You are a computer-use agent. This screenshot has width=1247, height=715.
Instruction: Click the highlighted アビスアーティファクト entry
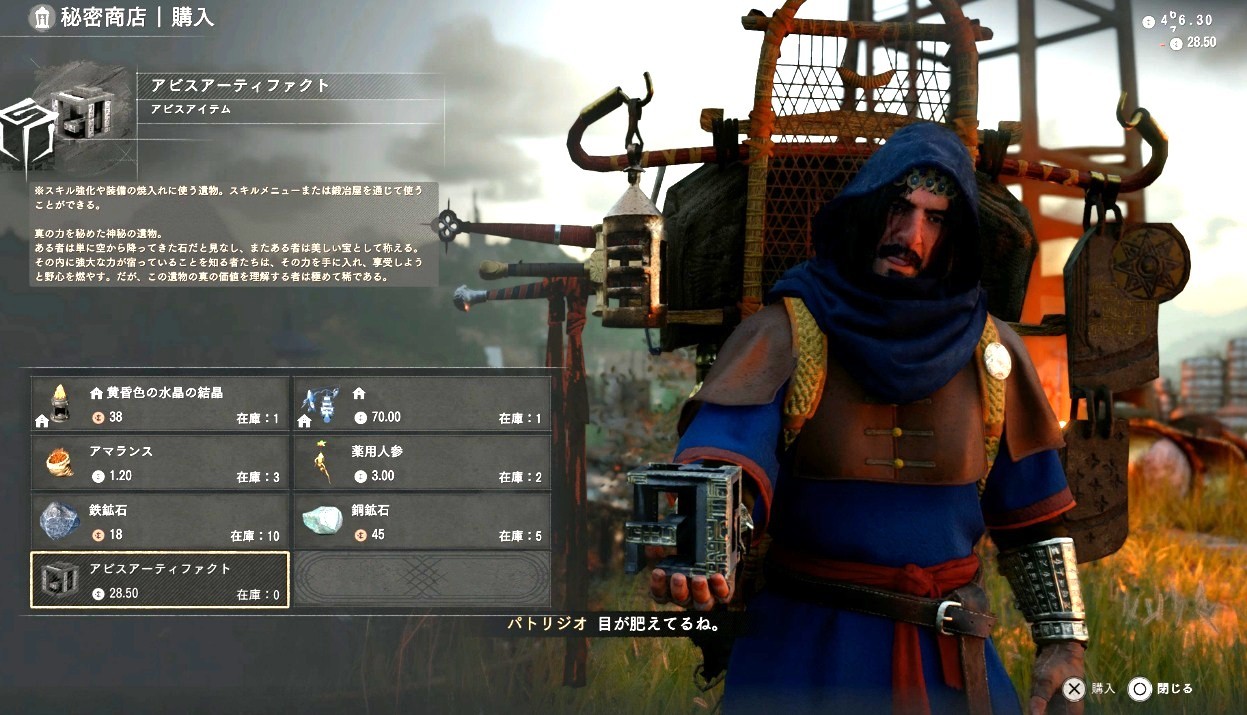pyautogui.click(x=160, y=580)
